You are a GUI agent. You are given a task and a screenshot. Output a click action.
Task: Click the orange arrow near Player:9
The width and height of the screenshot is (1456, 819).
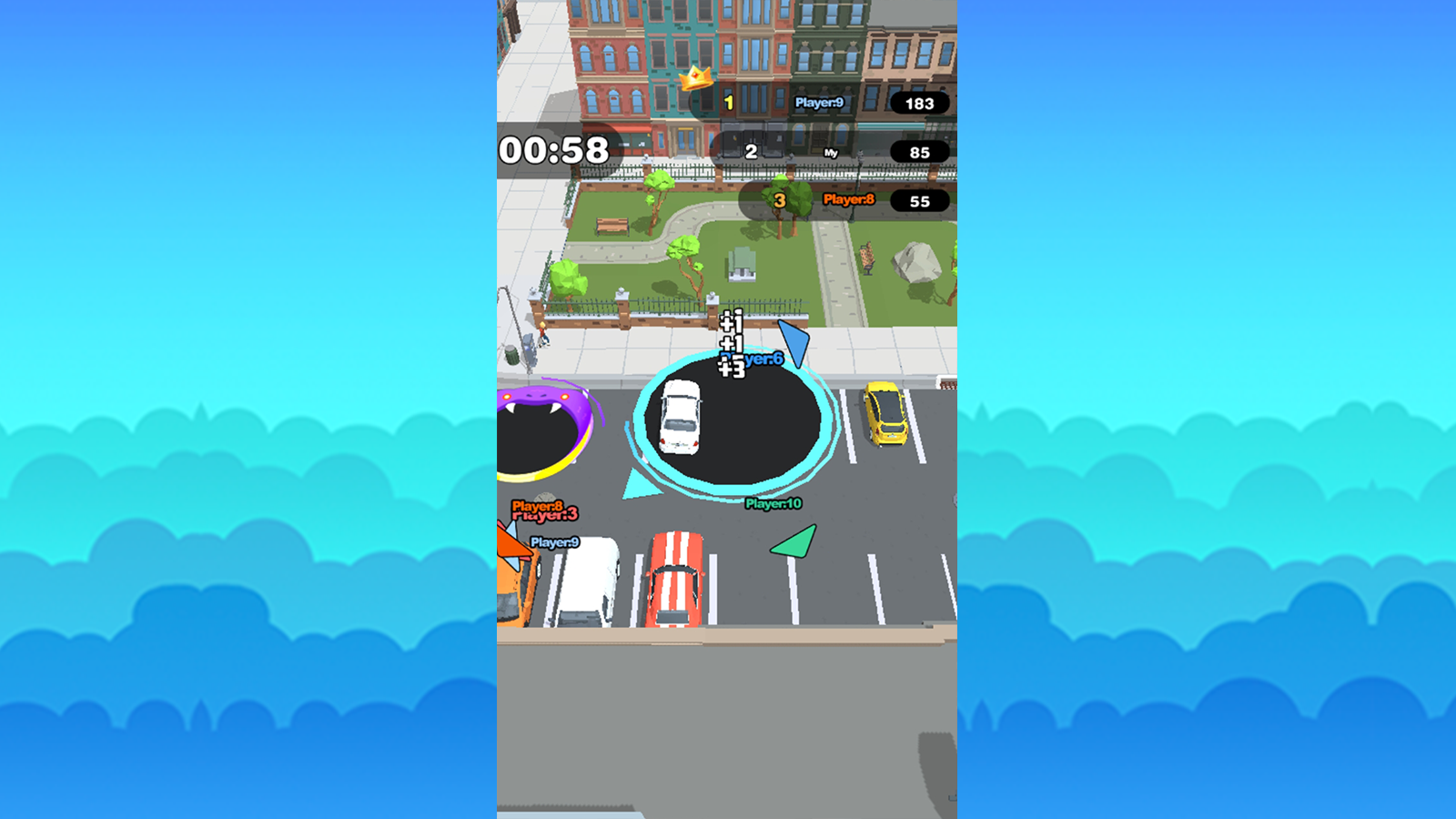click(514, 543)
